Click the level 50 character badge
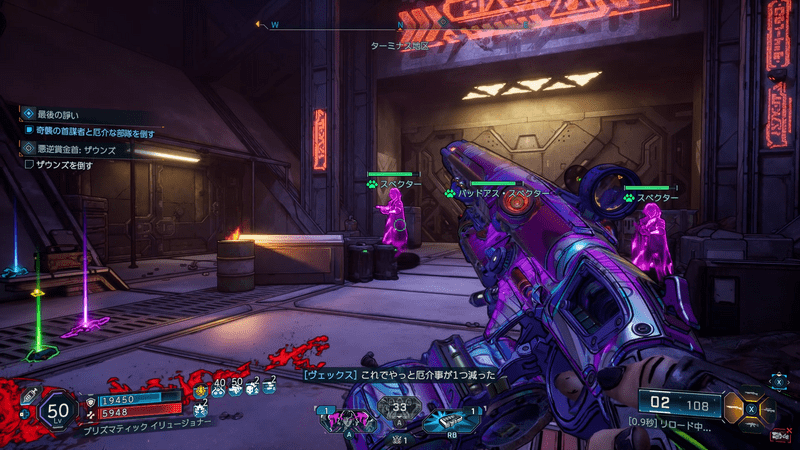This screenshot has width=800, height=450. click(61, 408)
